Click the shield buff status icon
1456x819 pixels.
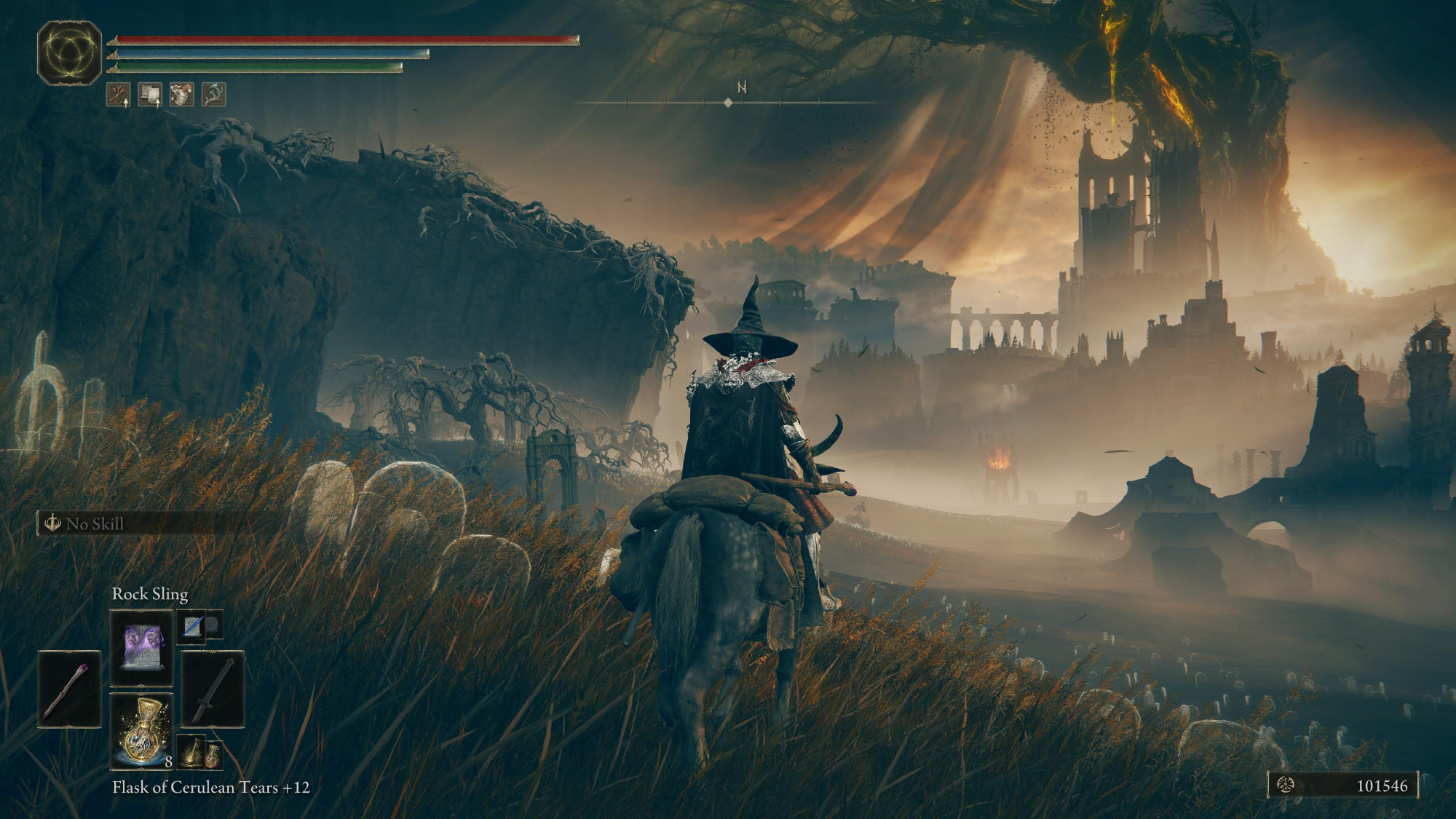pyautogui.click(x=150, y=94)
